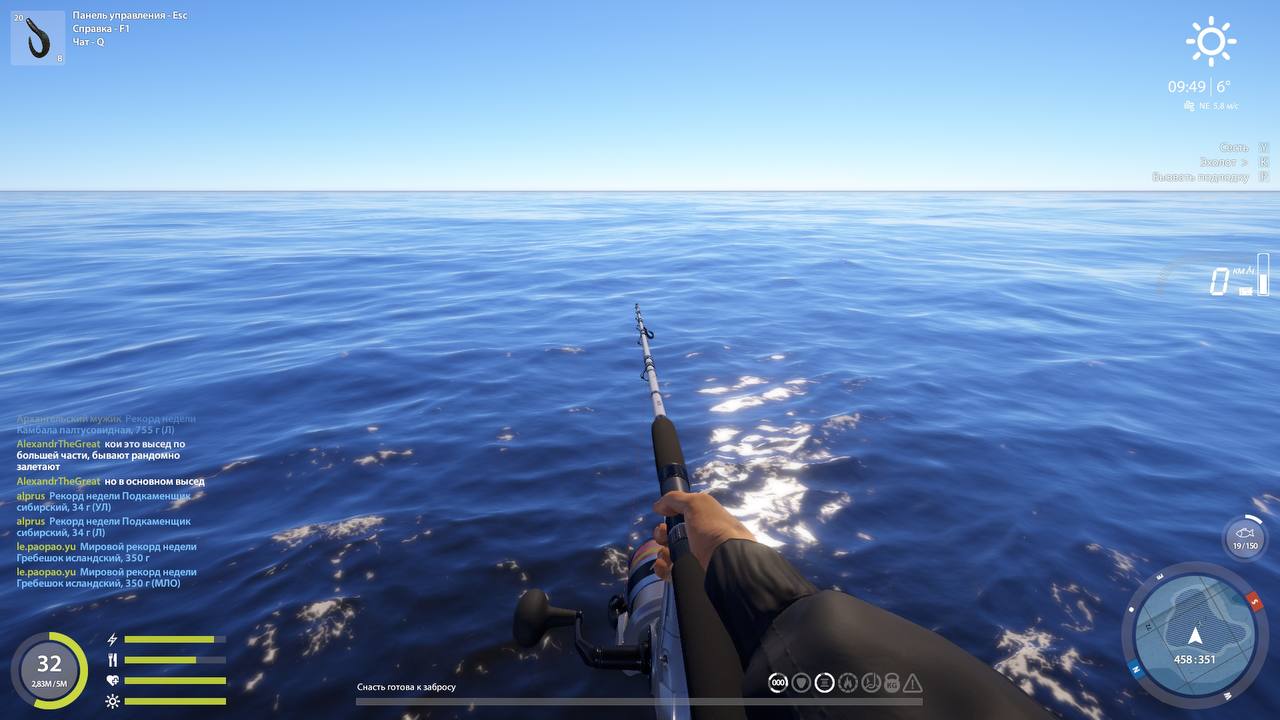Click player name AlexandrTheGreat in chat

tap(60, 443)
